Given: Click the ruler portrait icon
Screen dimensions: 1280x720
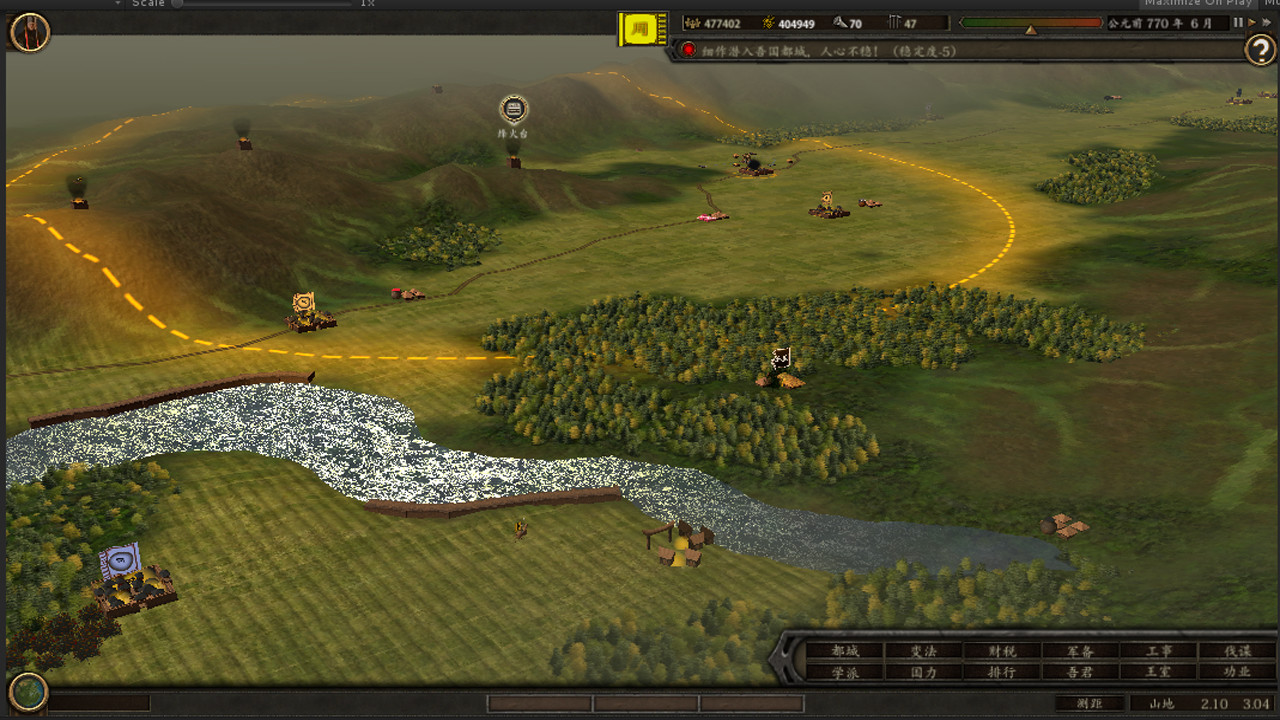Looking at the screenshot, I should (30, 32).
